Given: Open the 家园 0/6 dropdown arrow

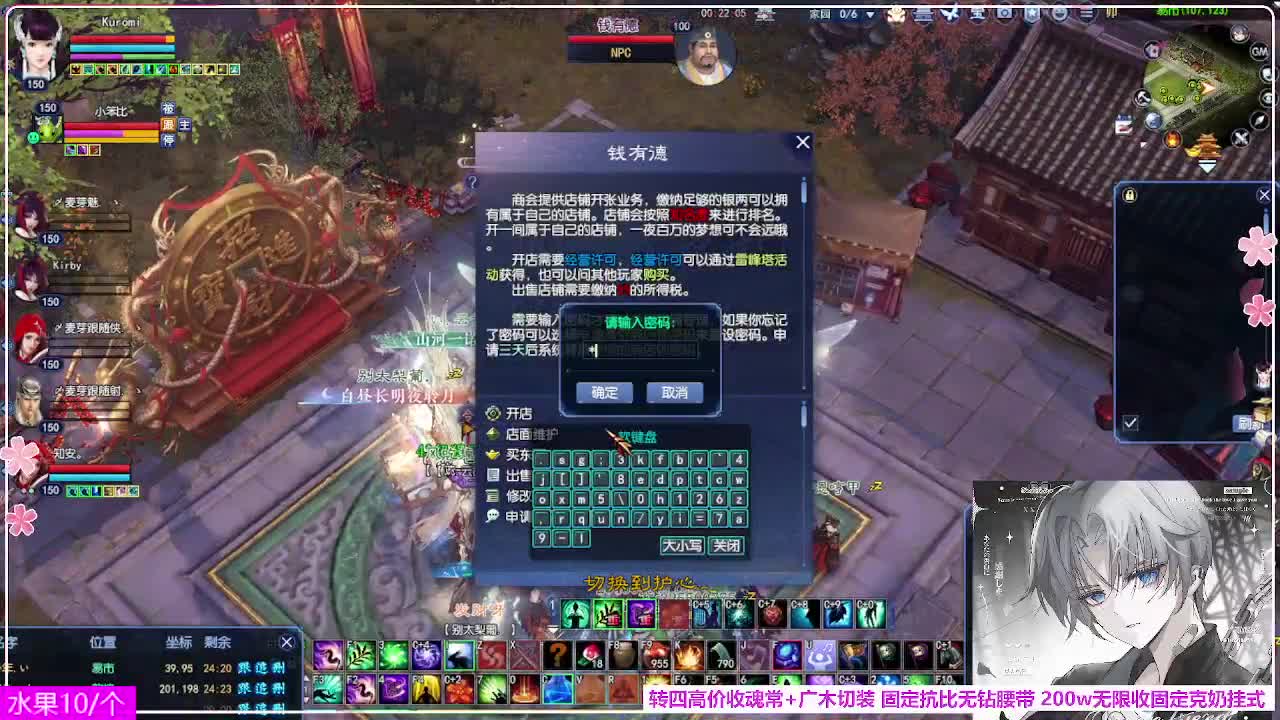Looking at the screenshot, I should 868,15.
